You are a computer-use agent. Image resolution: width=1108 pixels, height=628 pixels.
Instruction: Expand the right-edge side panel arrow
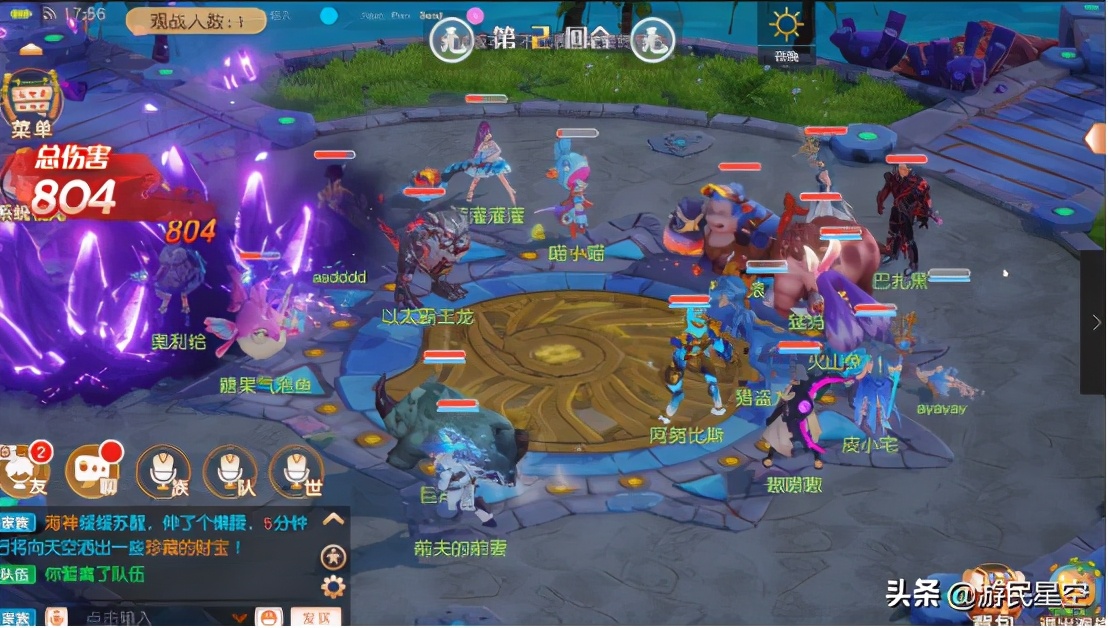[1096, 322]
